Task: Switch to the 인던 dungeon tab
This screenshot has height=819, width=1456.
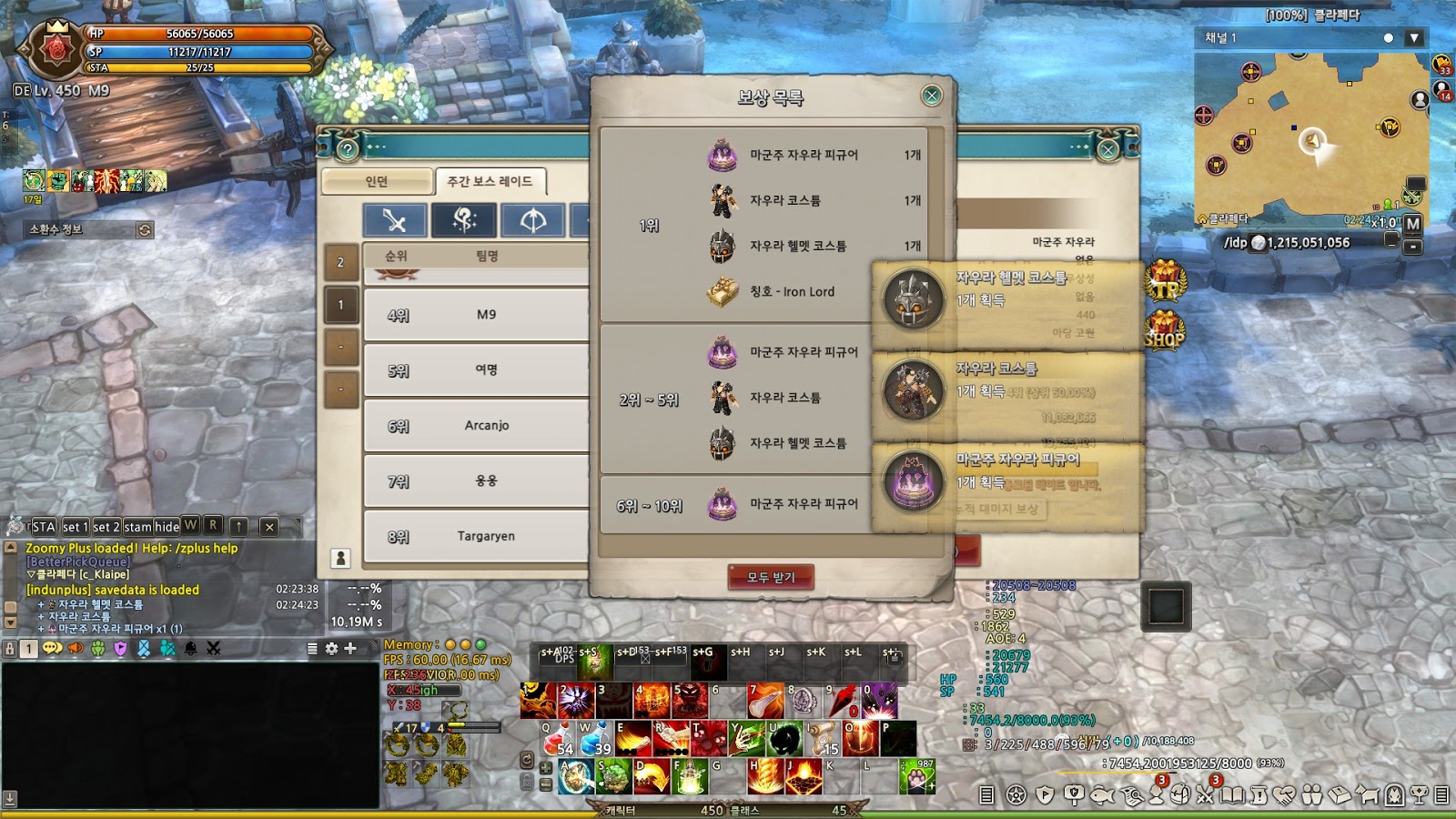Action: (x=377, y=182)
